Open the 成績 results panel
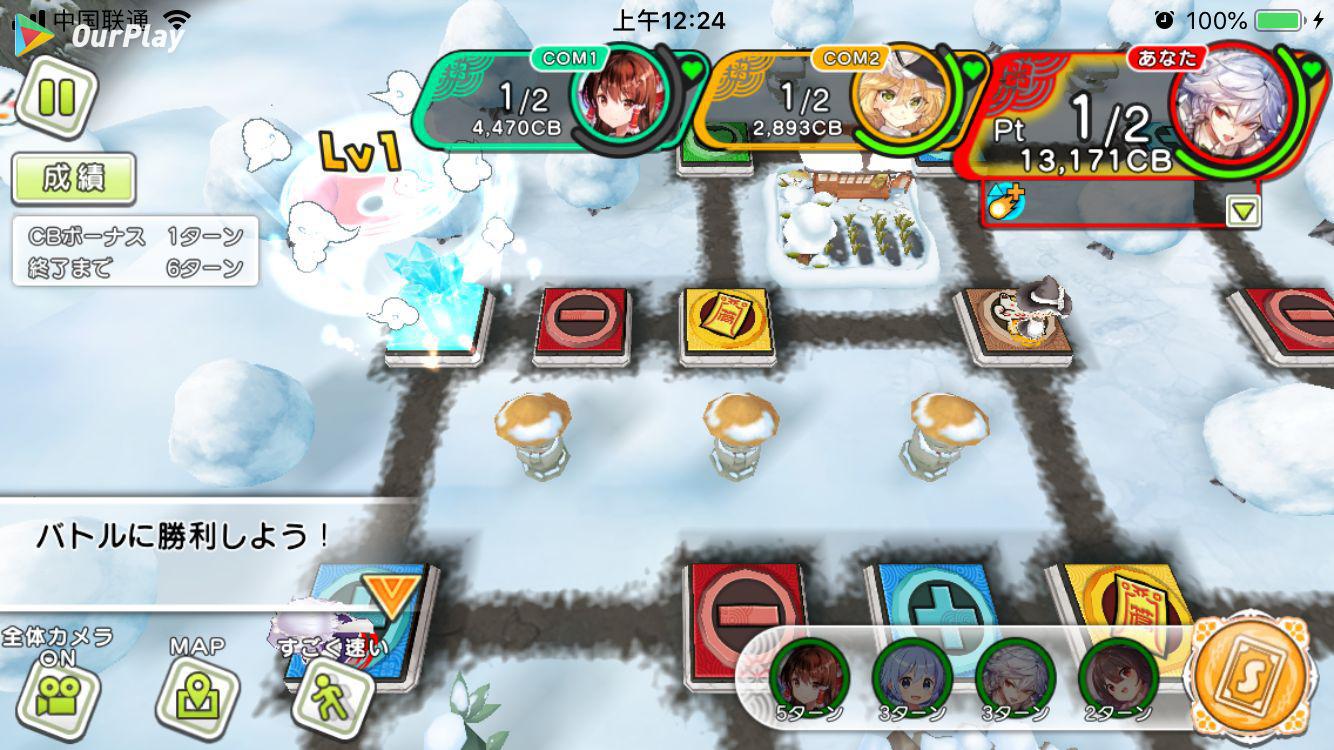 click(x=73, y=179)
